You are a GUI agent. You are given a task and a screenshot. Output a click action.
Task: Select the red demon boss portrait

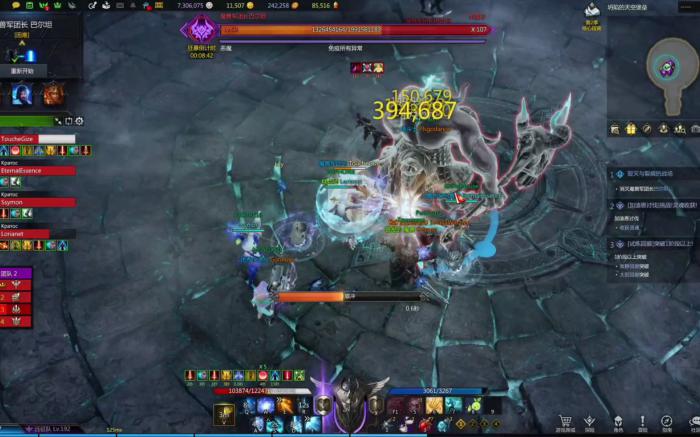[x=51, y=95]
